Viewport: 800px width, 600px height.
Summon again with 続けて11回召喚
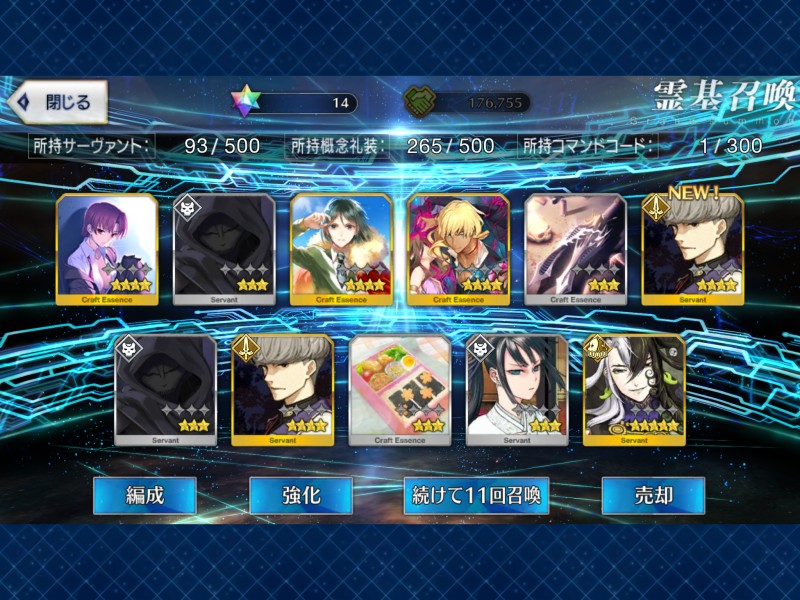pyautogui.click(x=476, y=495)
